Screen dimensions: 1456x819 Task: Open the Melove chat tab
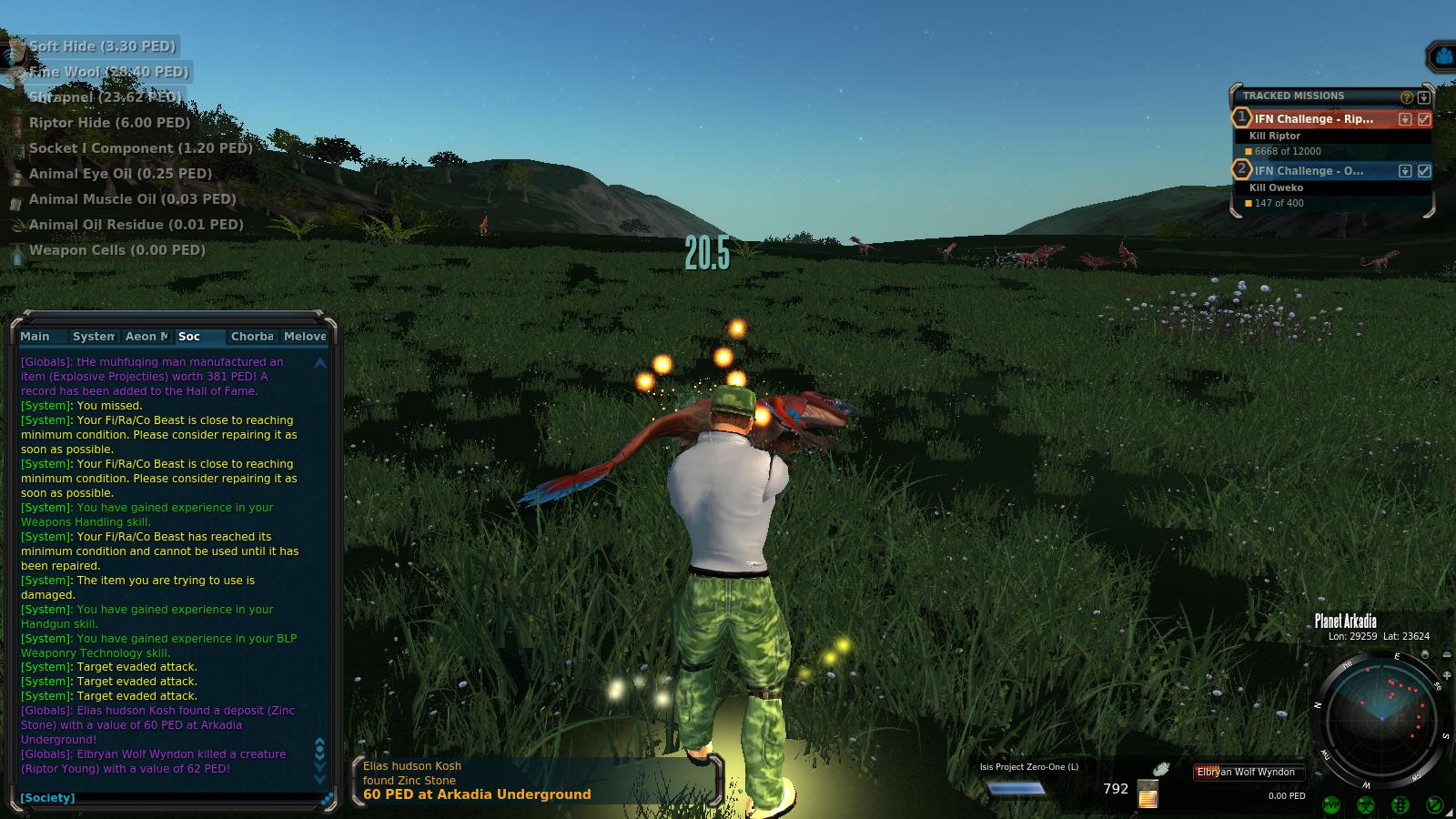[x=305, y=337]
